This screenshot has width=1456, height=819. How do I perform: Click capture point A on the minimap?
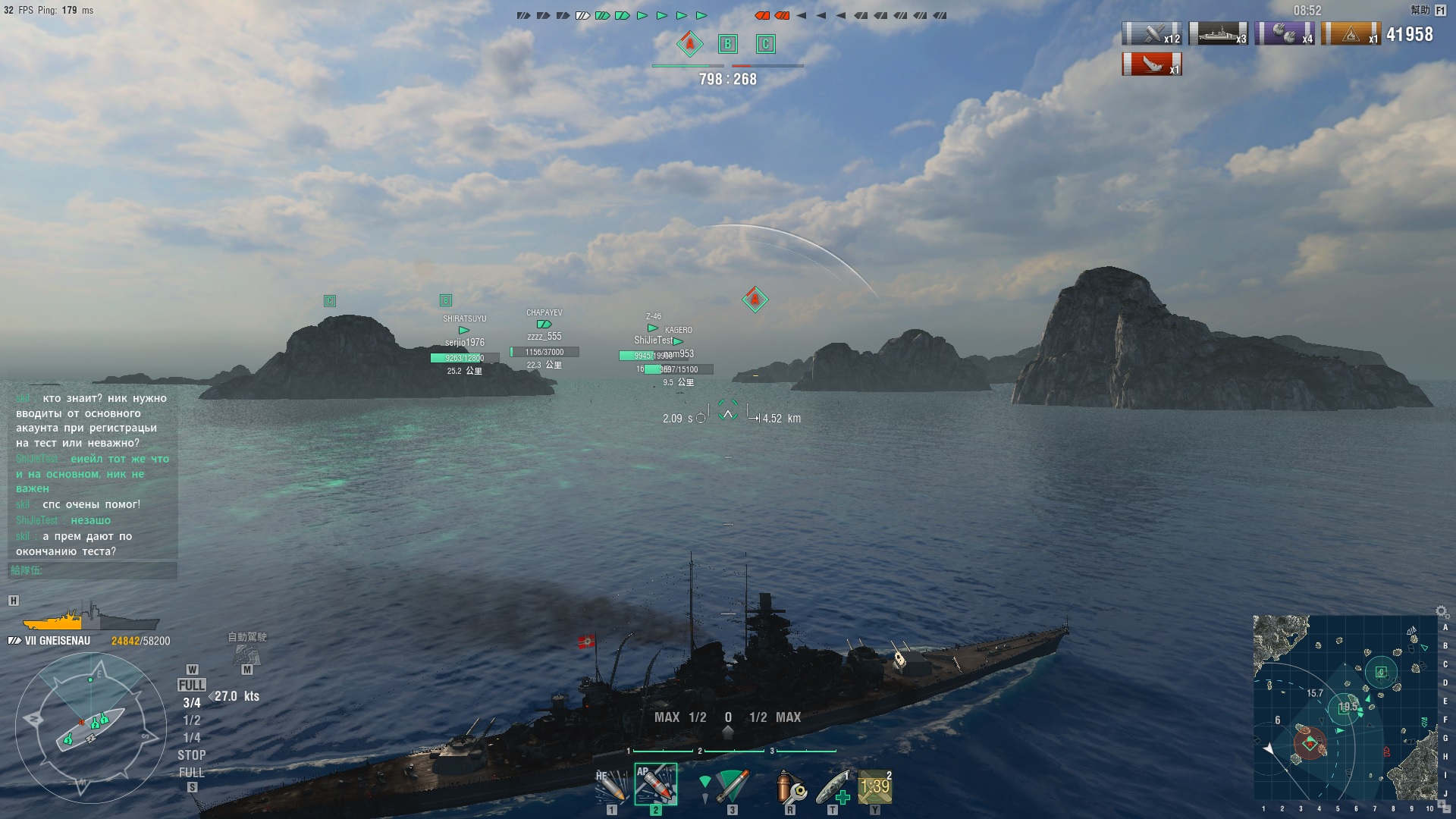(1310, 743)
